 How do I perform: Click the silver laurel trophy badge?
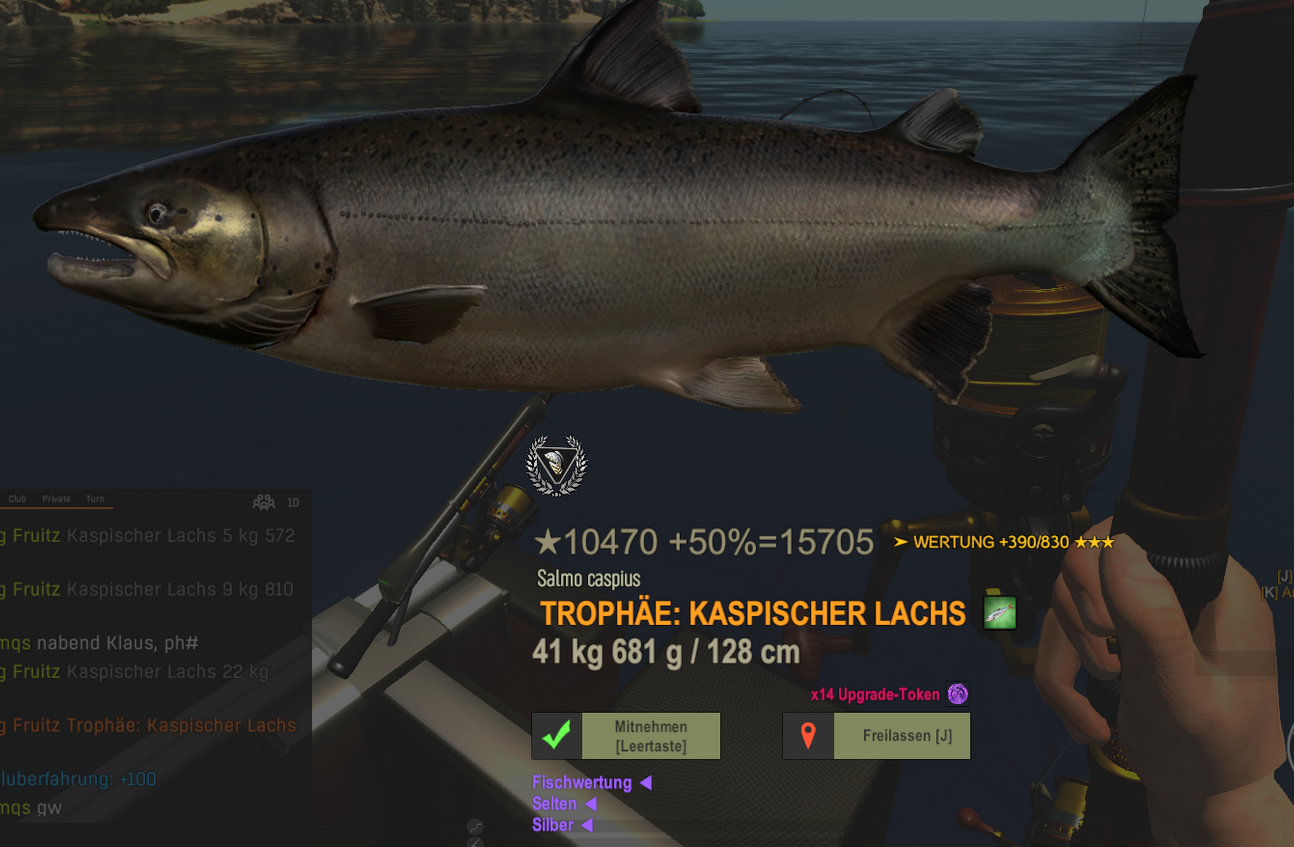click(556, 466)
